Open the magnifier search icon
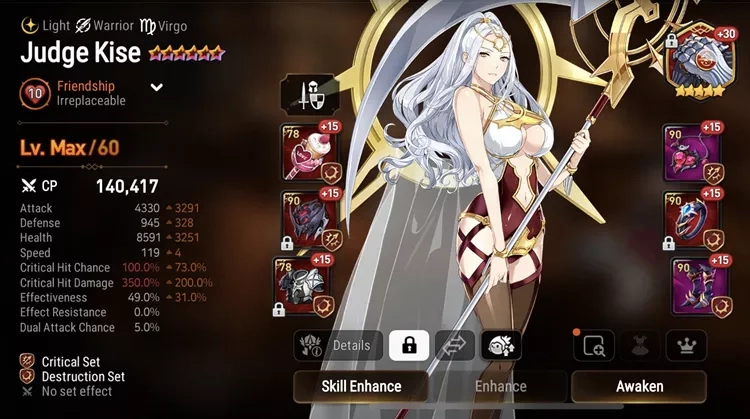This screenshot has height=419, width=750. pyautogui.click(x=593, y=346)
